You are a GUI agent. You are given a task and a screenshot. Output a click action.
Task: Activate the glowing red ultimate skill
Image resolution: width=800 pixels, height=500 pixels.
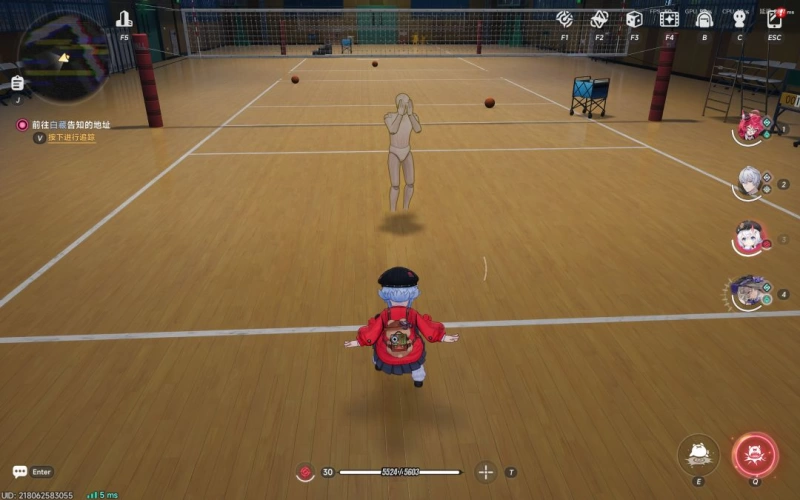[x=755, y=454]
